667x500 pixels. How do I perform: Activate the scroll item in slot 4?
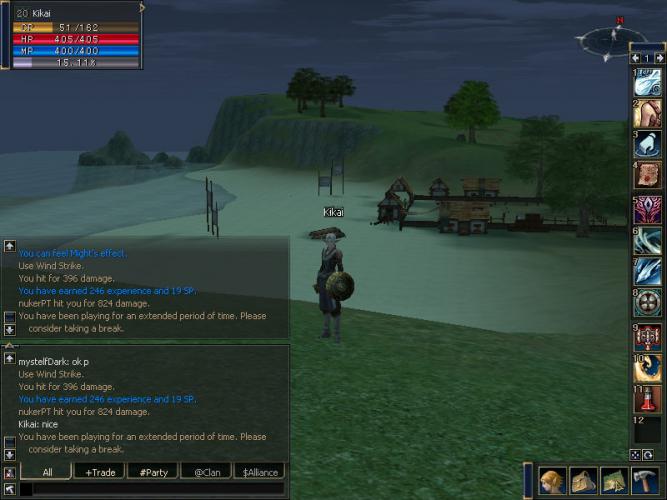point(648,174)
